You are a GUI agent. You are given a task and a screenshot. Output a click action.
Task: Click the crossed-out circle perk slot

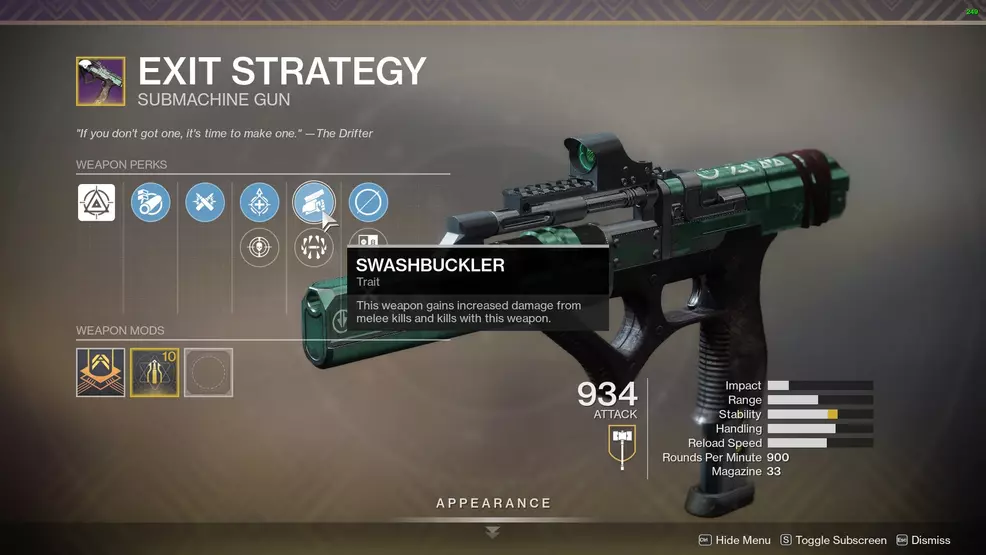coord(368,203)
